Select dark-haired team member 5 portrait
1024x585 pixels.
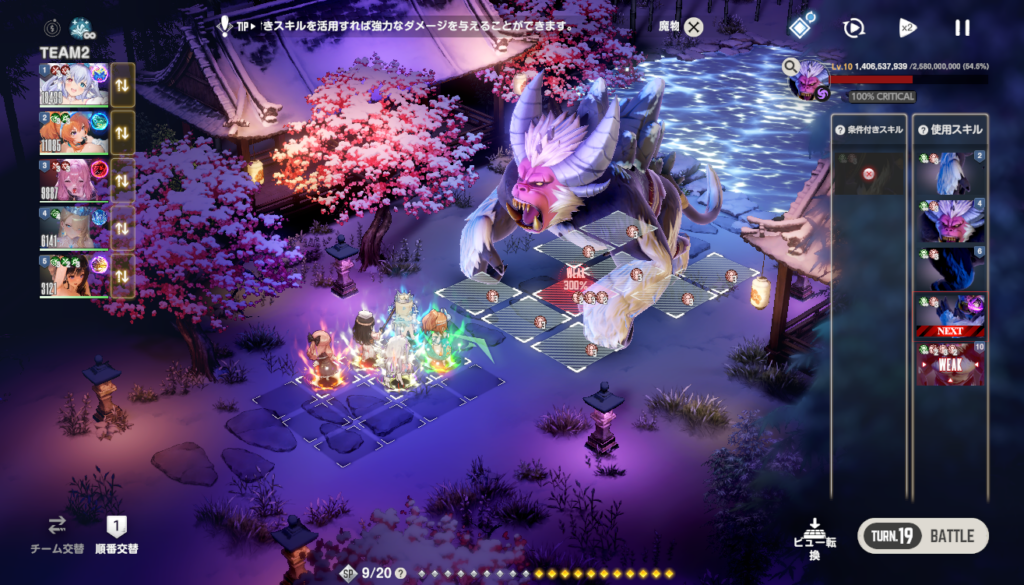point(74,274)
